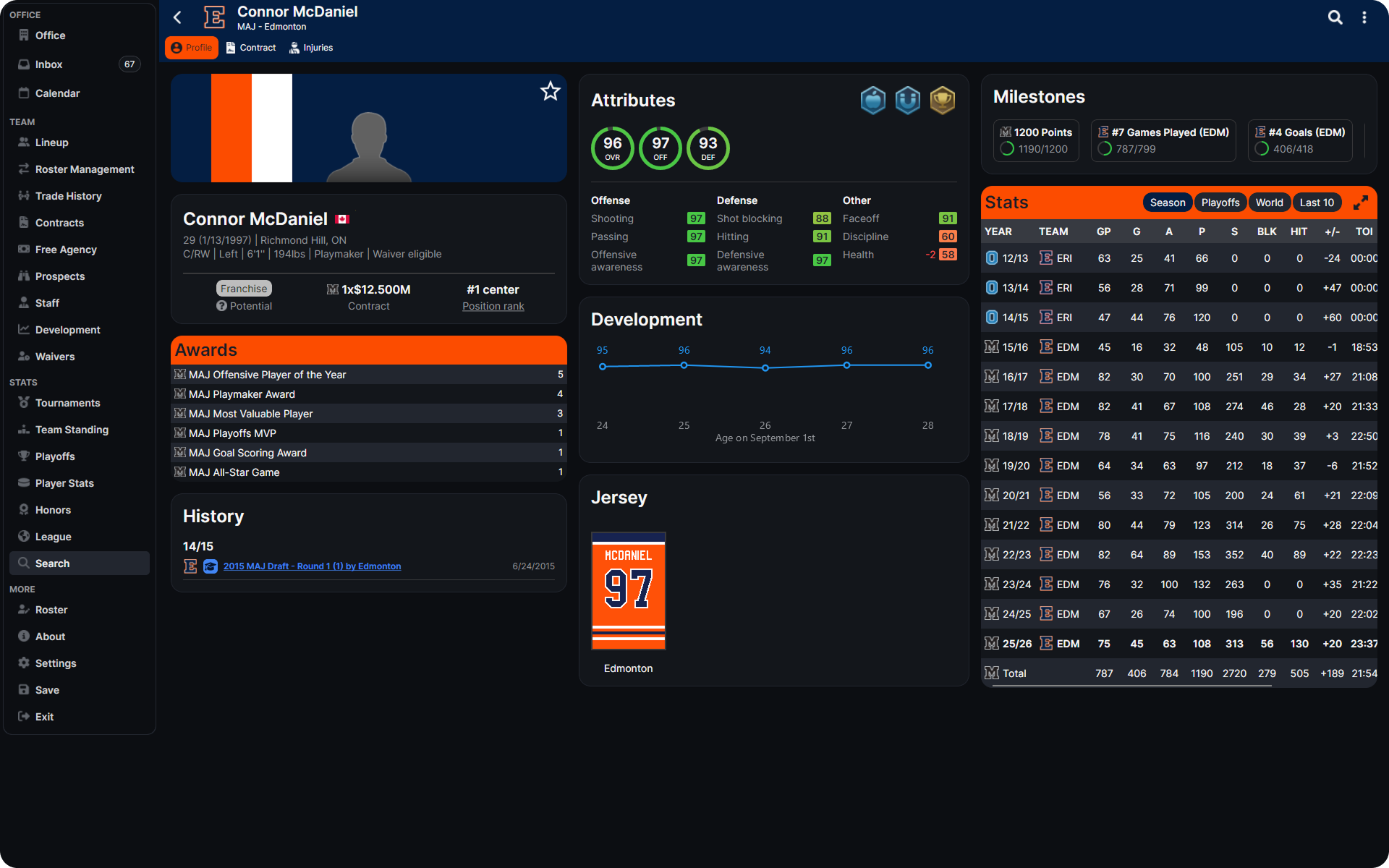
Task: Switch to the Contract tab
Action: tap(251, 47)
